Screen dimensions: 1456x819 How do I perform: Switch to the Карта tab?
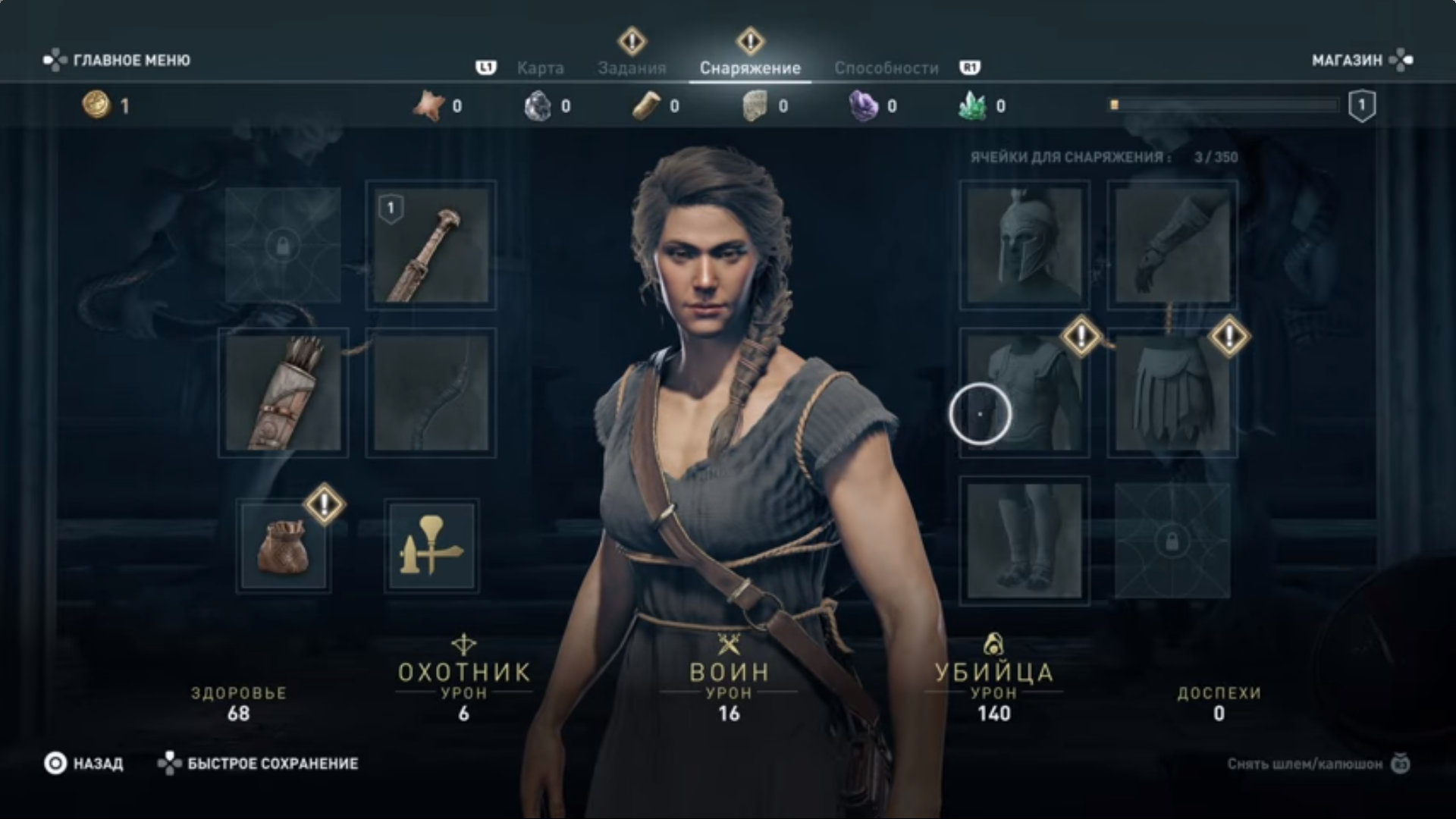[x=540, y=68]
